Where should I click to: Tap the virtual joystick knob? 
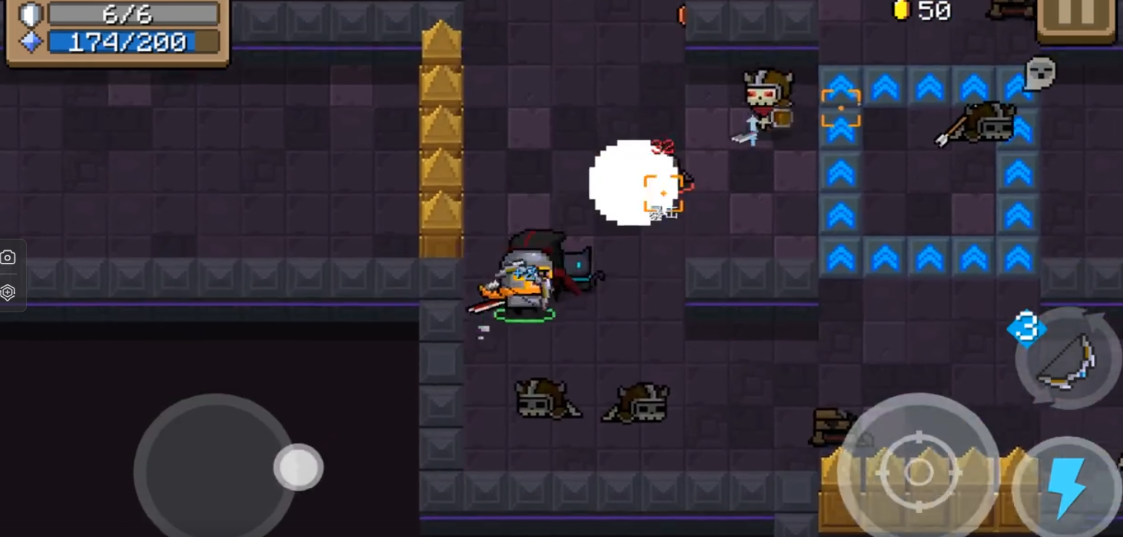coord(298,467)
